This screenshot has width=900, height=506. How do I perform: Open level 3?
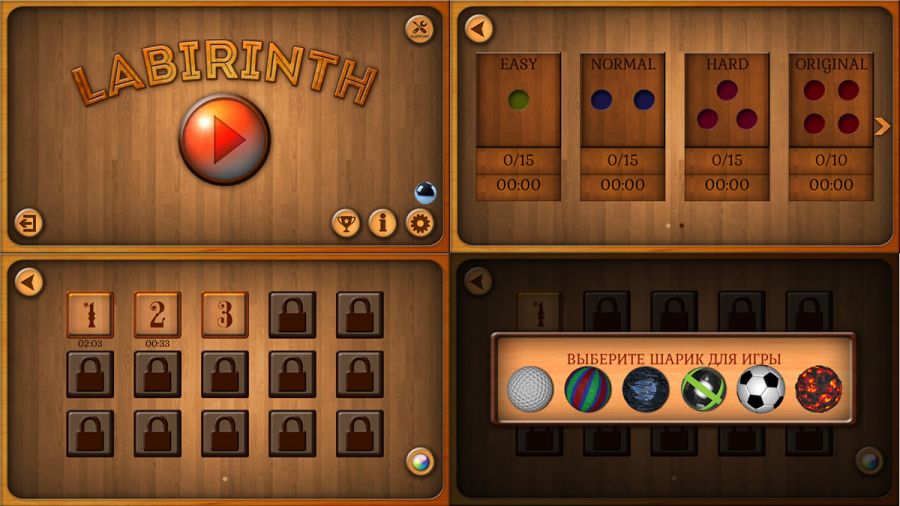pyautogui.click(x=224, y=314)
